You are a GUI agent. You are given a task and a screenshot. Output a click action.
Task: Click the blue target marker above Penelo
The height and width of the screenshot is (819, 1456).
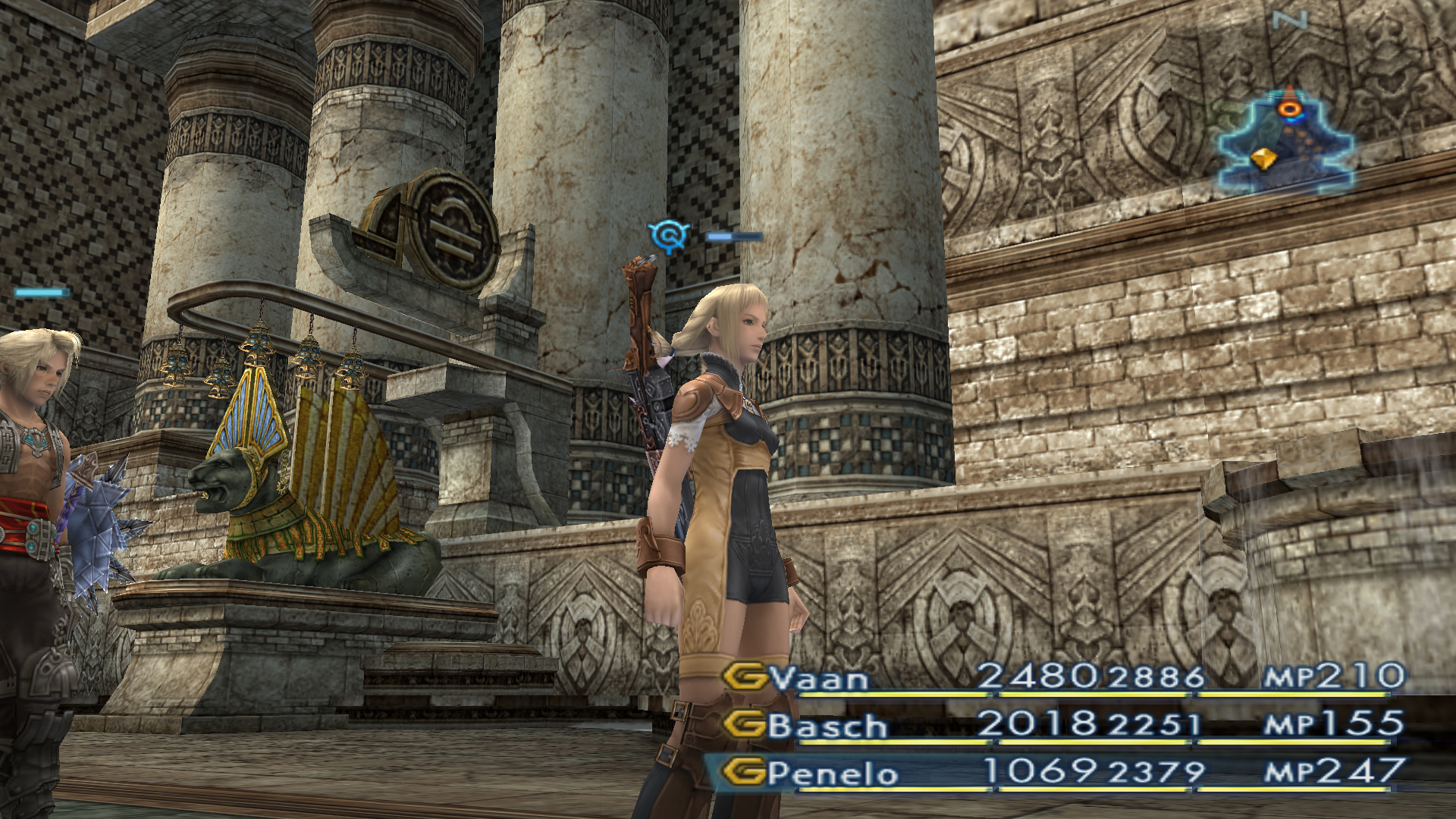[668, 236]
